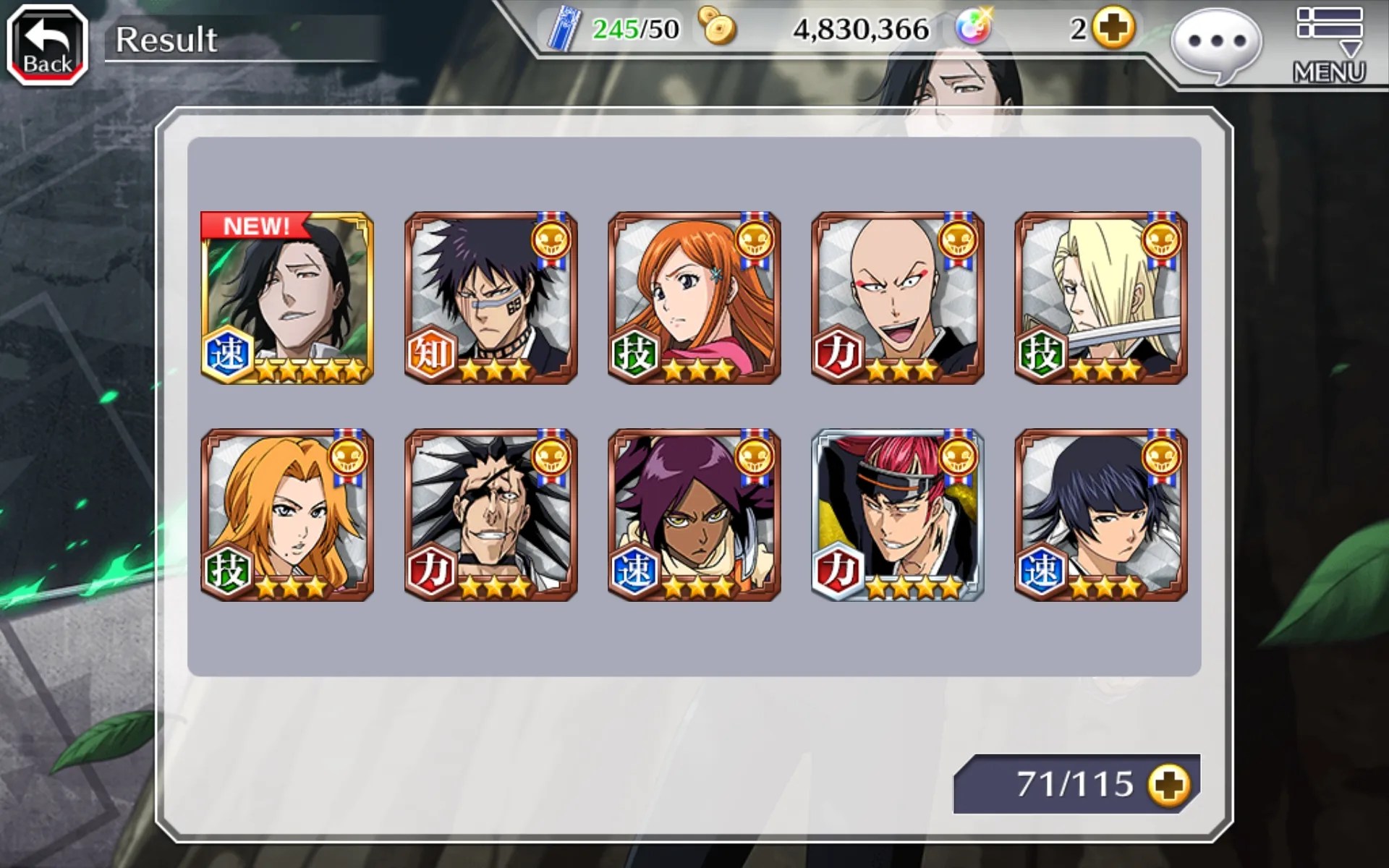
Task: Select the Soi Fon character card
Action: click(x=1100, y=515)
